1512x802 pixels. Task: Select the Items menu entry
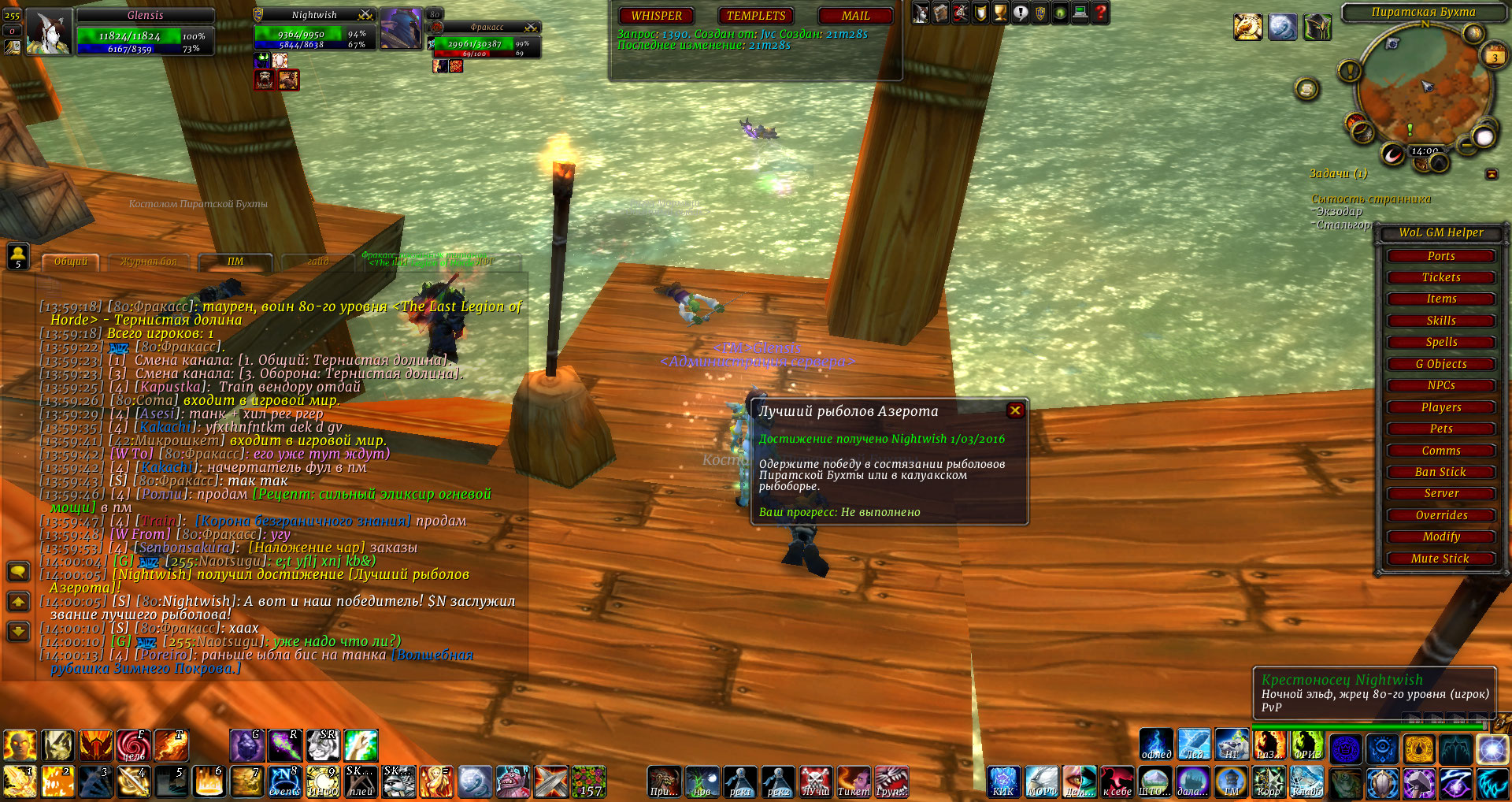[x=1440, y=299]
